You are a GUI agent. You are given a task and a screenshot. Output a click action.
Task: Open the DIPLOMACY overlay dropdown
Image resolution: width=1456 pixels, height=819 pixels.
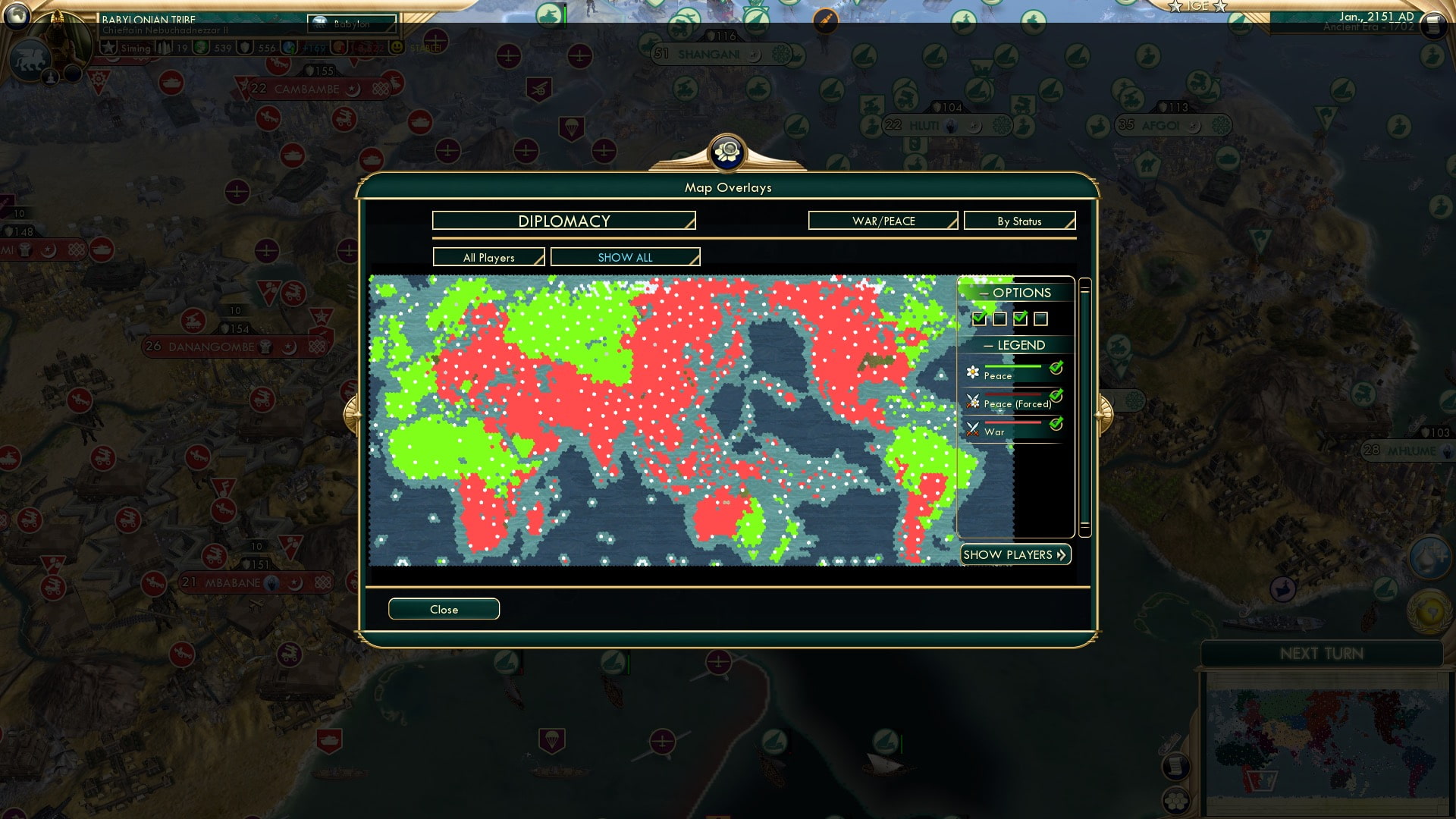(563, 221)
